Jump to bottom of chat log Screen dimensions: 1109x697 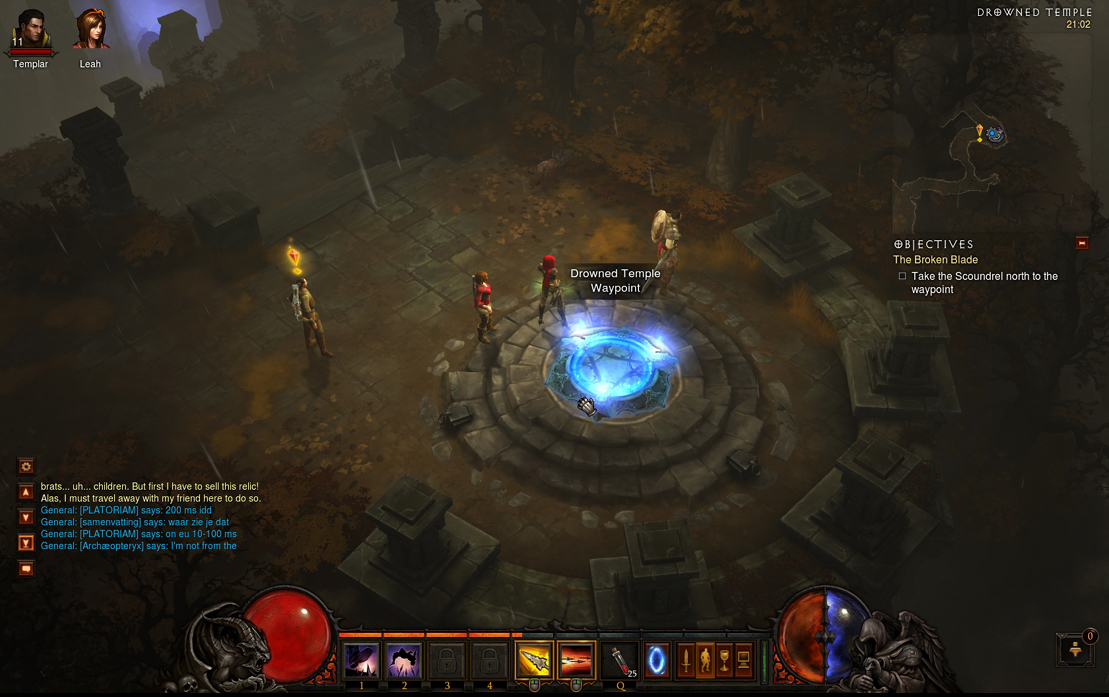(x=26, y=543)
